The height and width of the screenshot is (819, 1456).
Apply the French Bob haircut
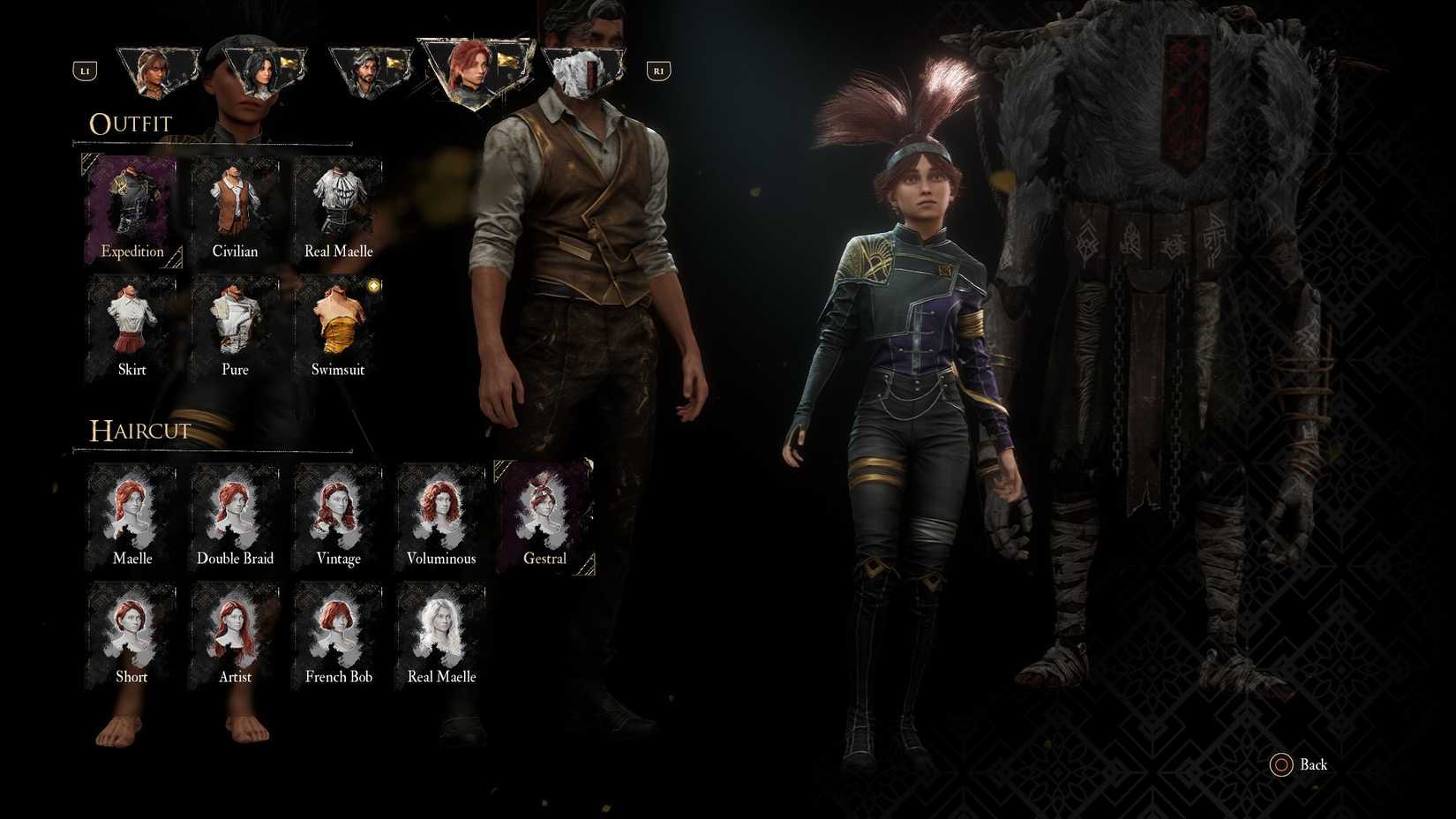[x=338, y=630]
